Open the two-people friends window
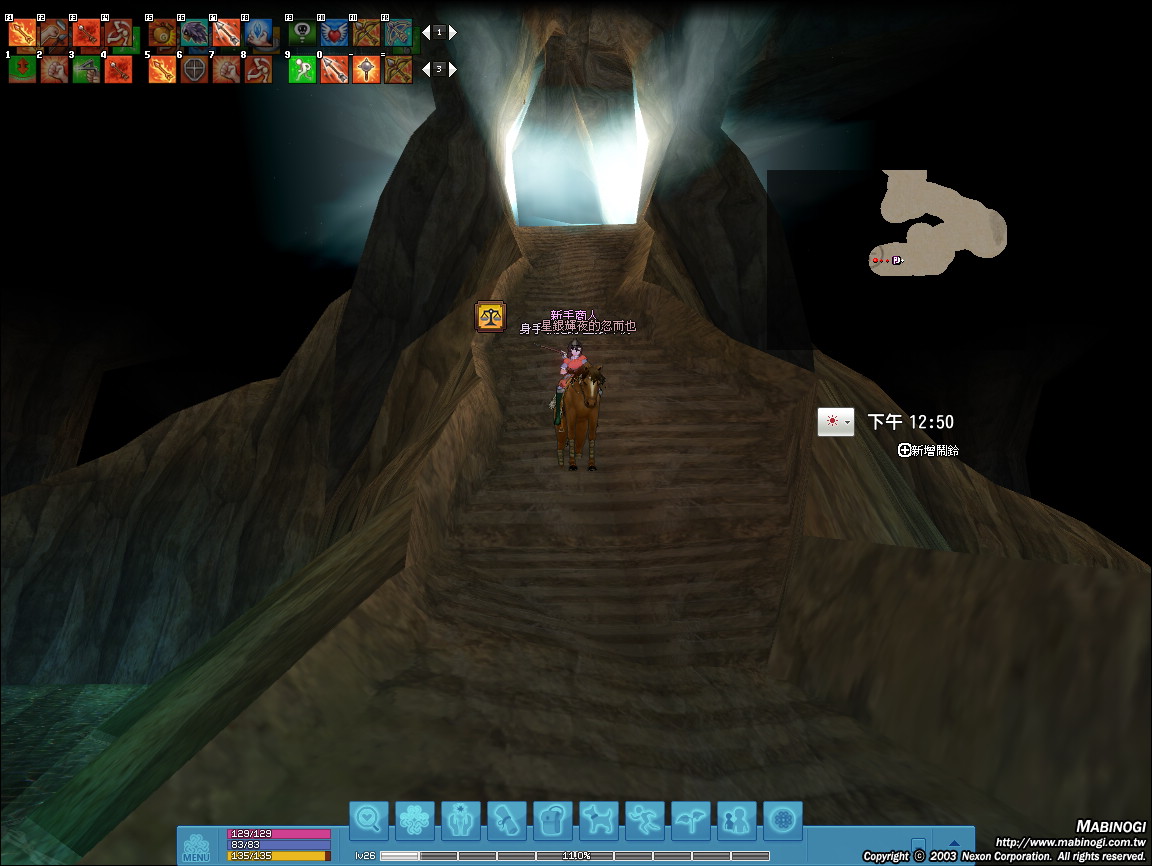The width and height of the screenshot is (1152, 866). tap(737, 820)
